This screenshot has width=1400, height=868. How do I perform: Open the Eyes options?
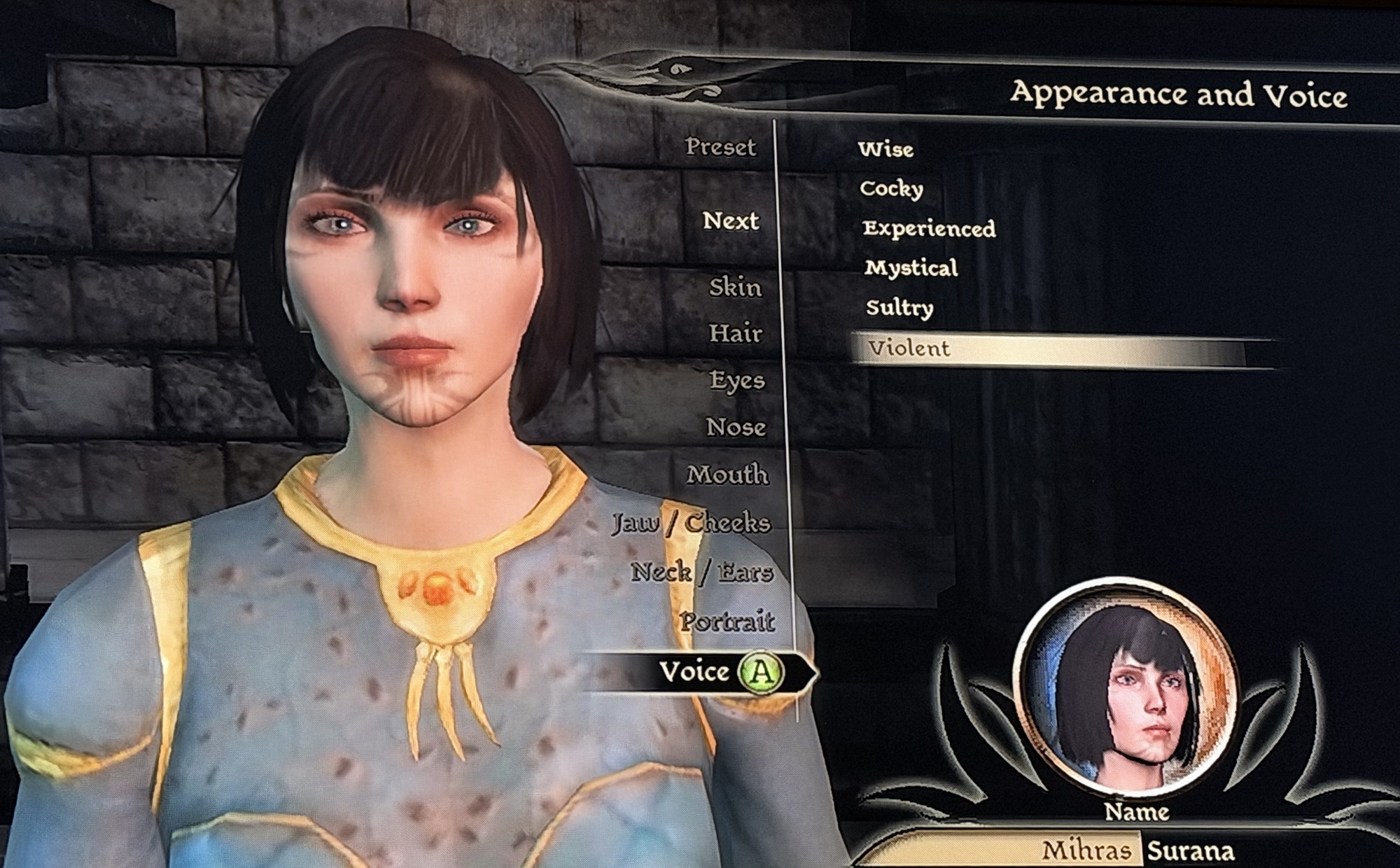pyautogui.click(x=737, y=380)
